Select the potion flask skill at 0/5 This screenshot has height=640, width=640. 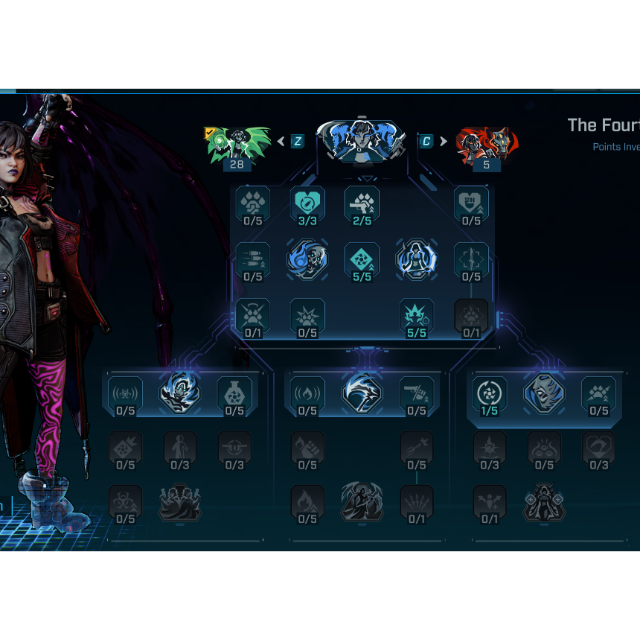click(234, 393)
